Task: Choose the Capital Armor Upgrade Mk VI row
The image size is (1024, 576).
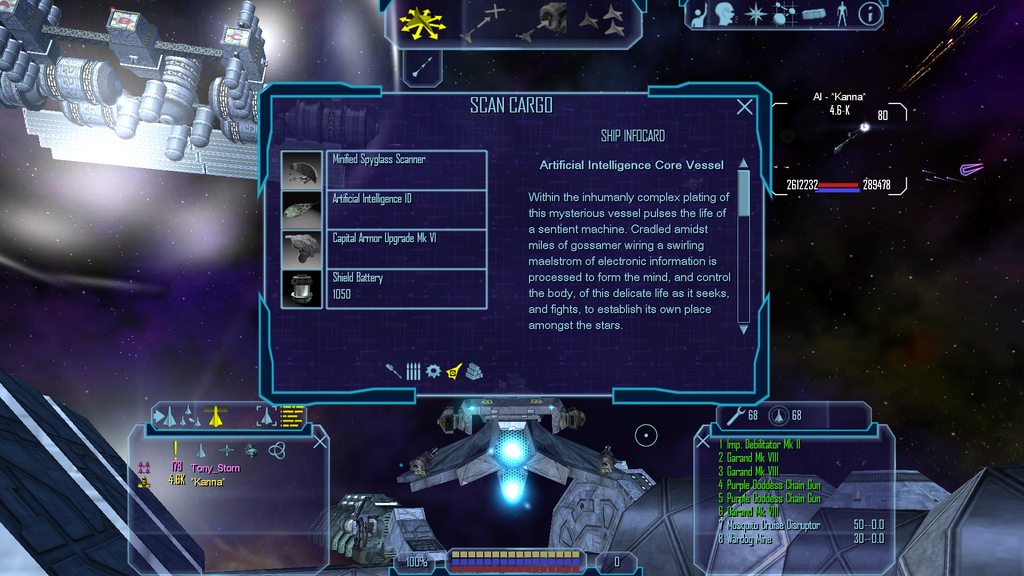Action: (406, 249)
